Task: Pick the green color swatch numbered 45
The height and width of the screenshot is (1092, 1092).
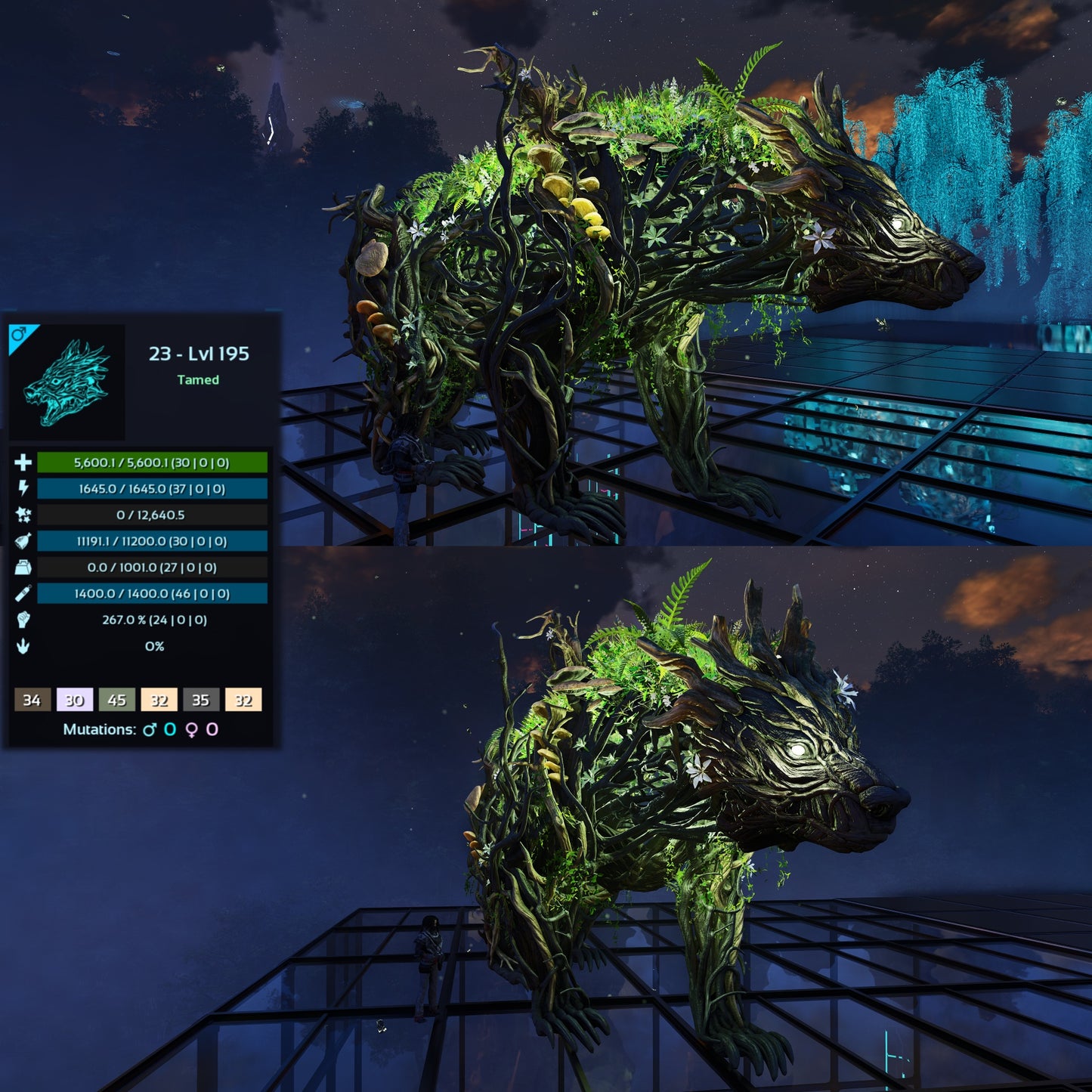Action: click(116, 700)
